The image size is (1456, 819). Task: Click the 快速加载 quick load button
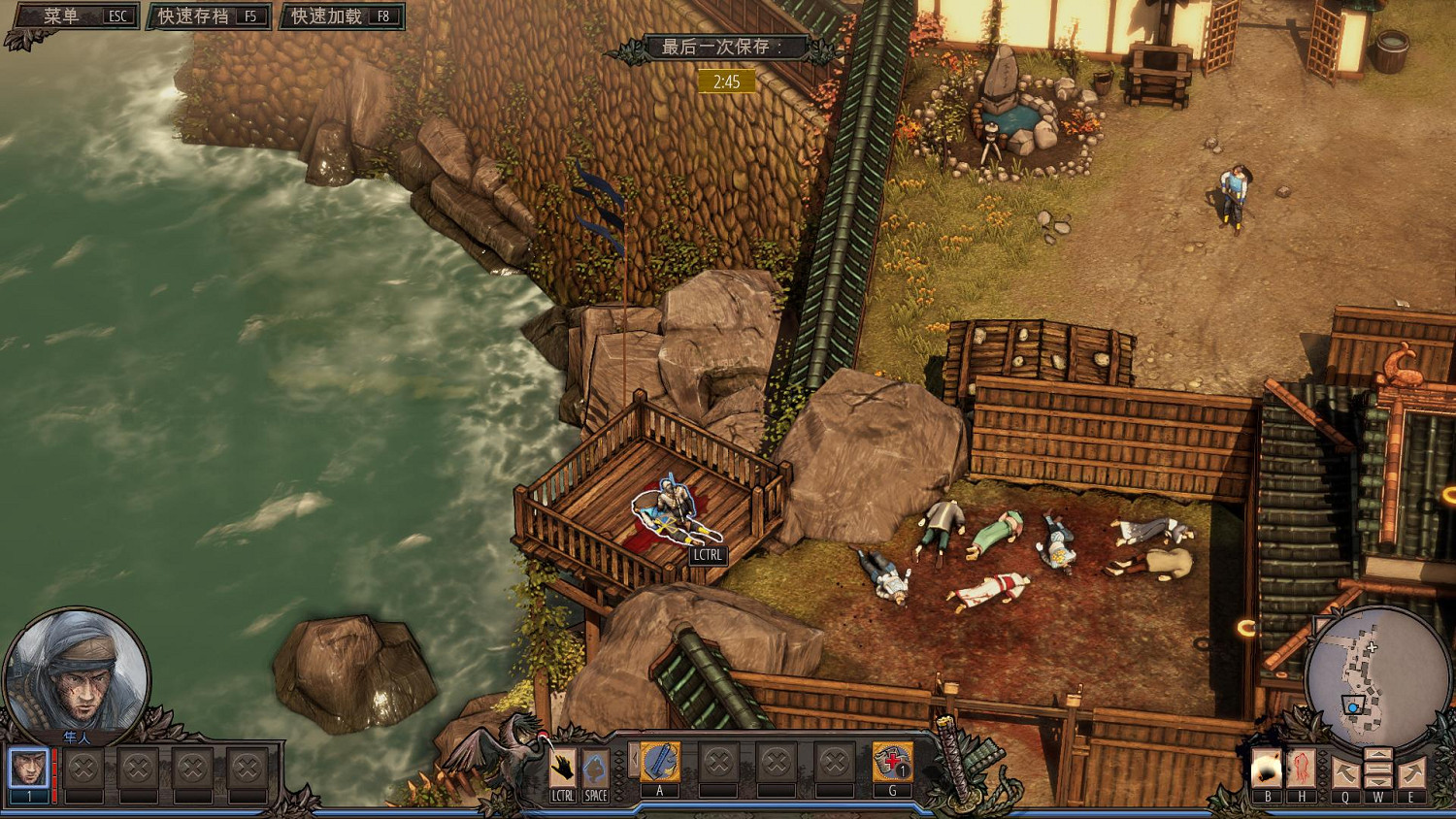coord(341,16)
